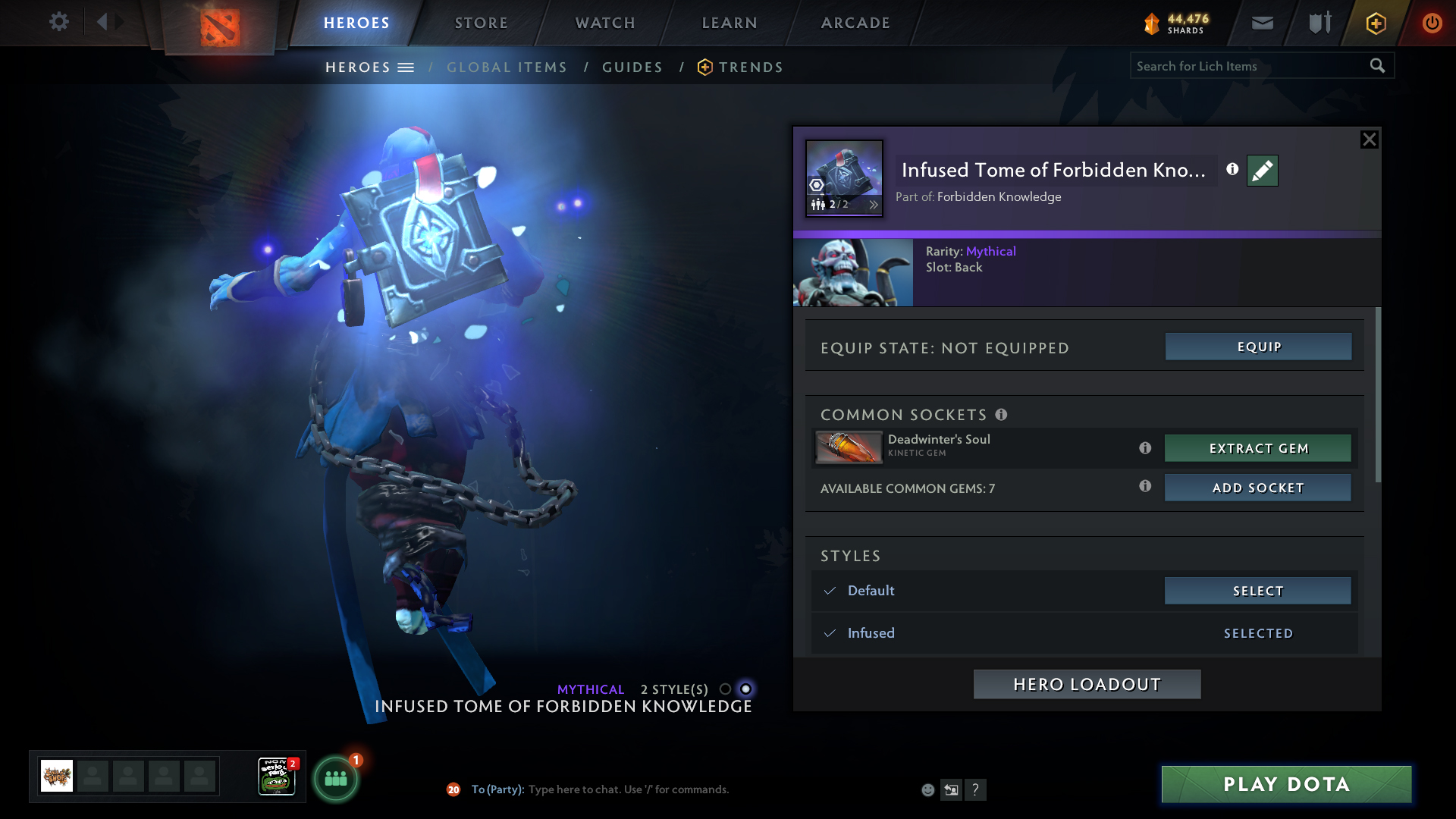Open the Hero Loadout
The image size is (1456, 819).
[1087, 684]
